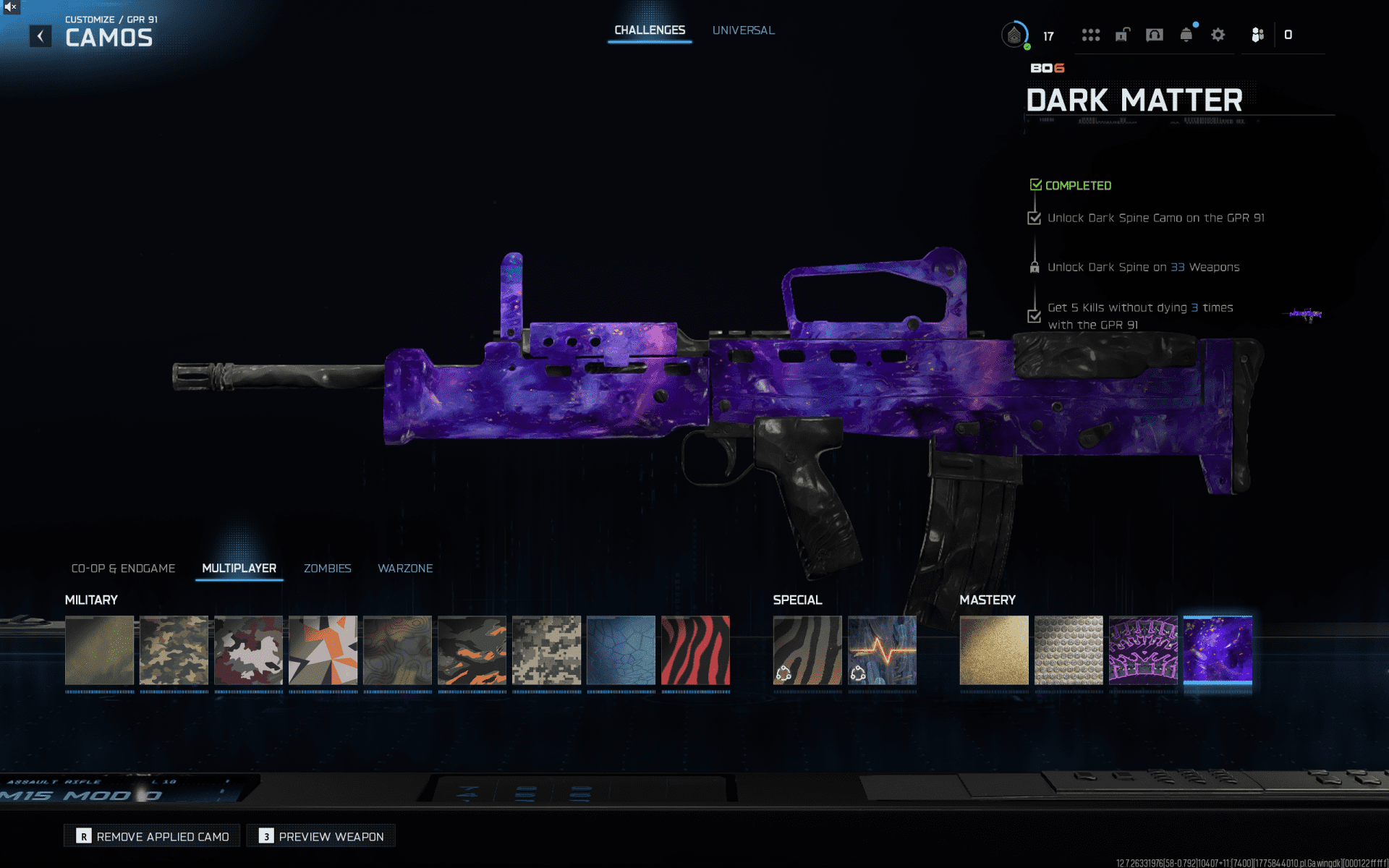Open the grid of dots menu icon

pos(1091,35)
